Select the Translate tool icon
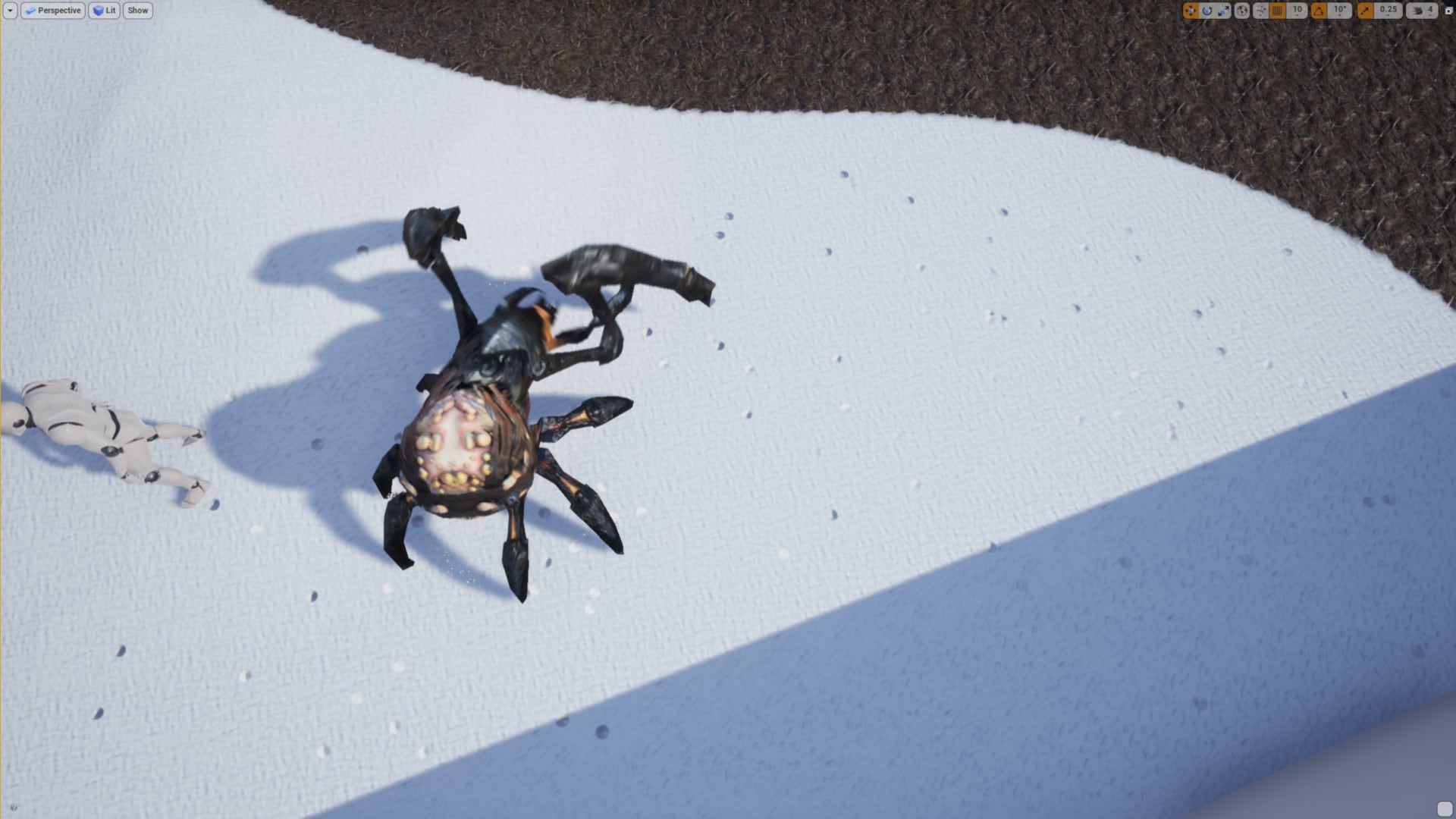This screenshot has width=1456, height=819. pyautogui.click(x=1191, y=11)
